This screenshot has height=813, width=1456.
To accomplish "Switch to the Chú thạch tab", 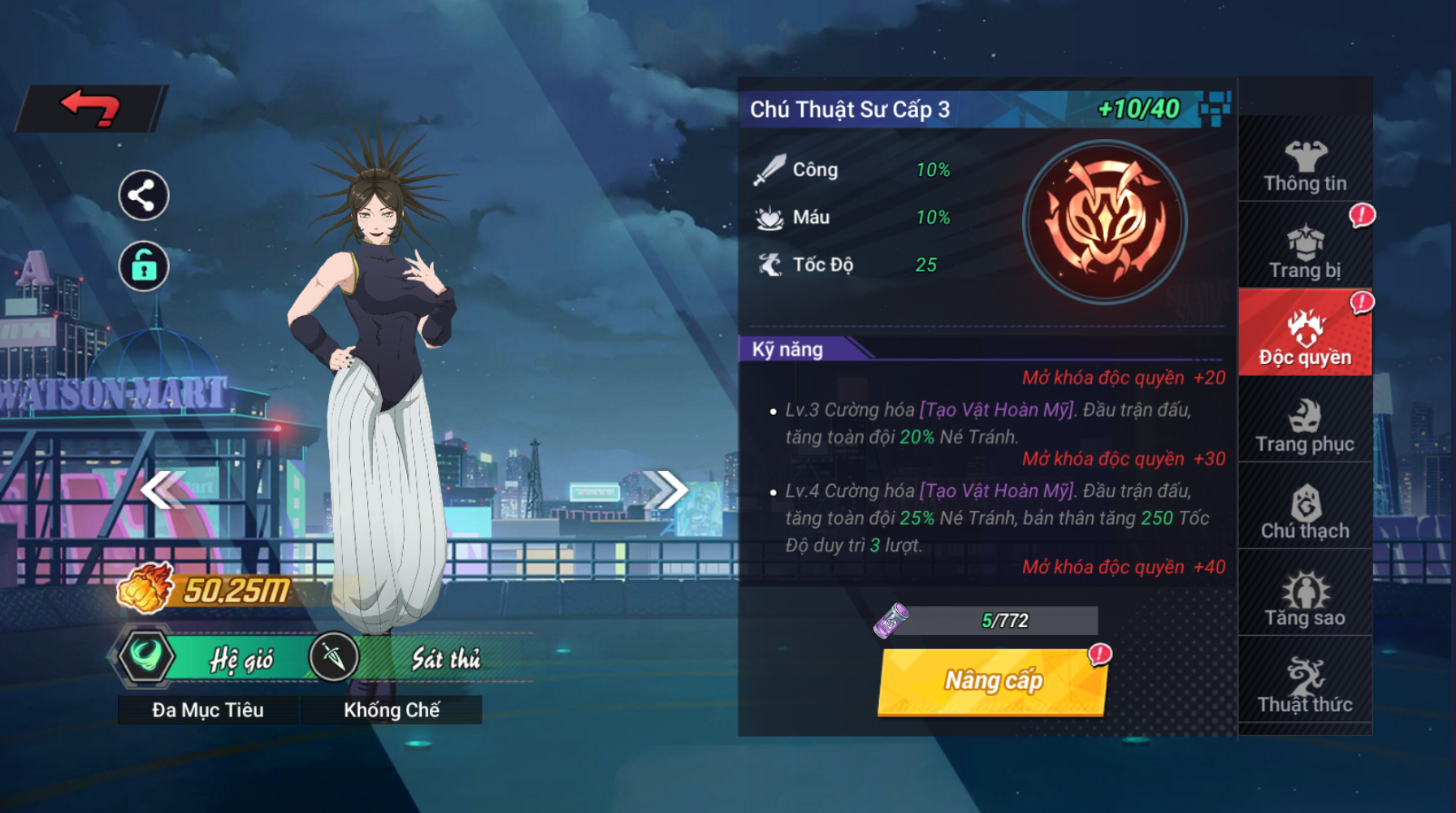I will 1305,512.
